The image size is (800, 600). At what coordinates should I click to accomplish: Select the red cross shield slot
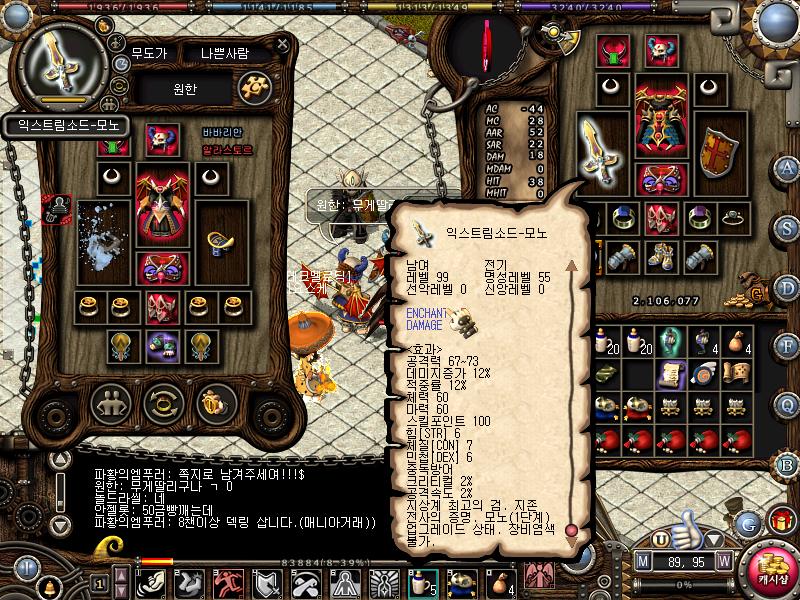point(715,152)
